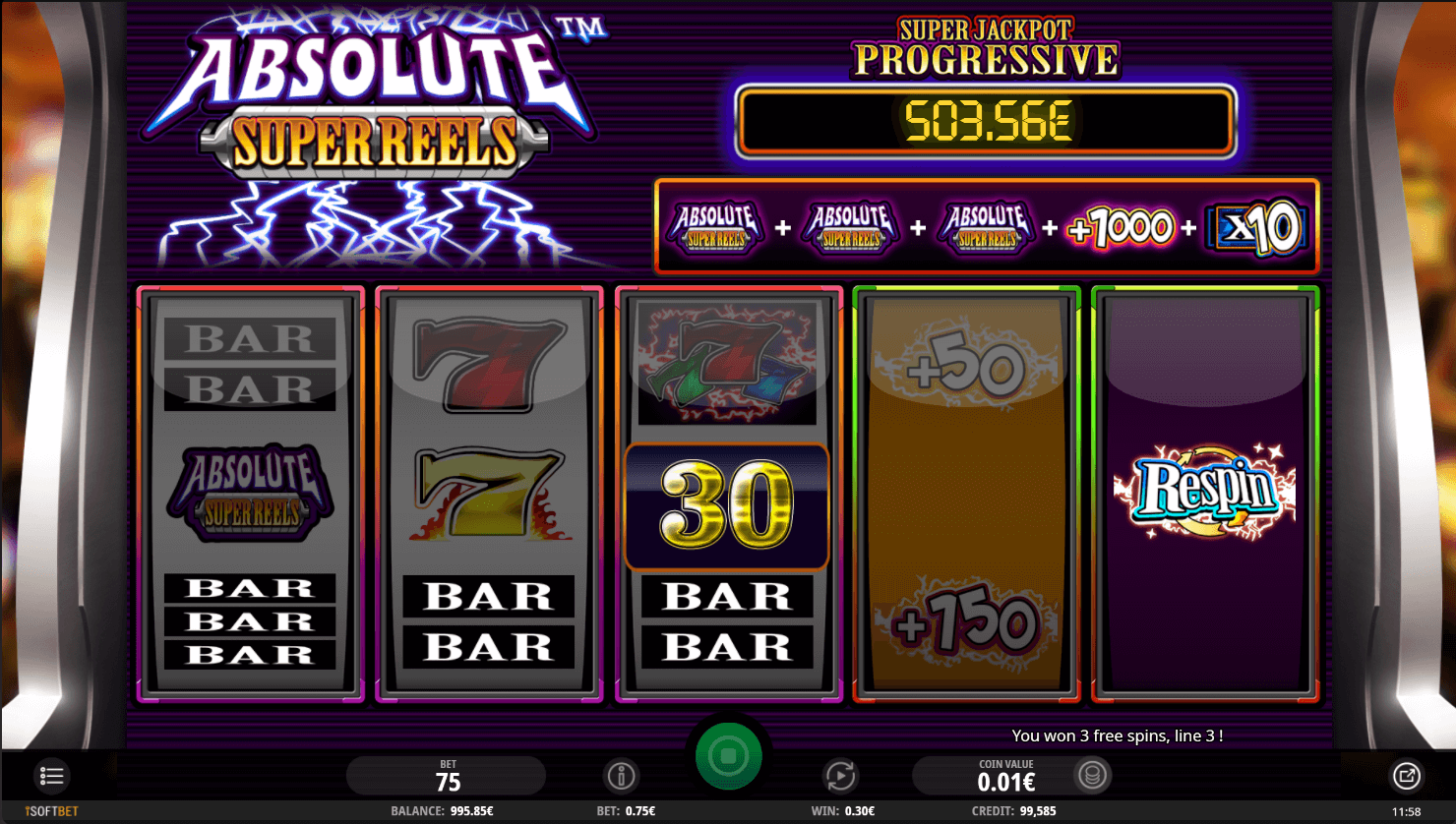Click the green spin button
The width and height of the screenshot is (1456, 824).
point(728,756)
